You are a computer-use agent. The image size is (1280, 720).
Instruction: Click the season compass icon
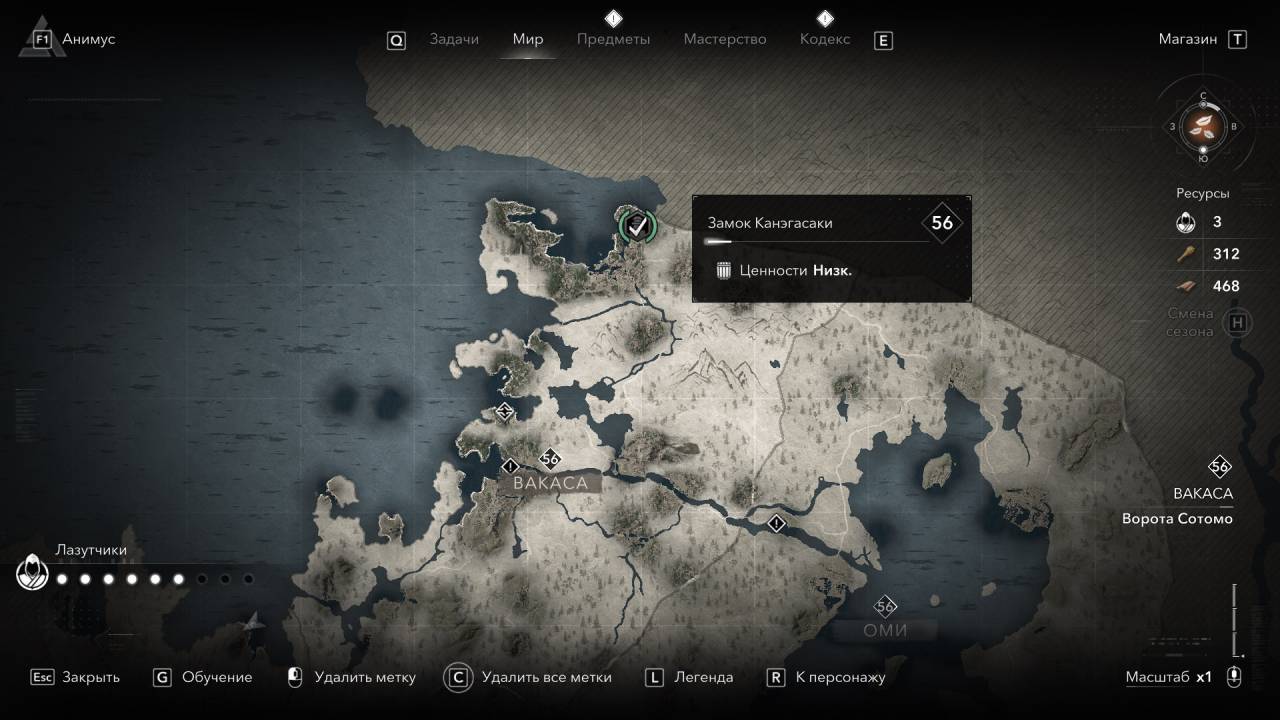click(x=1203, y=126)
